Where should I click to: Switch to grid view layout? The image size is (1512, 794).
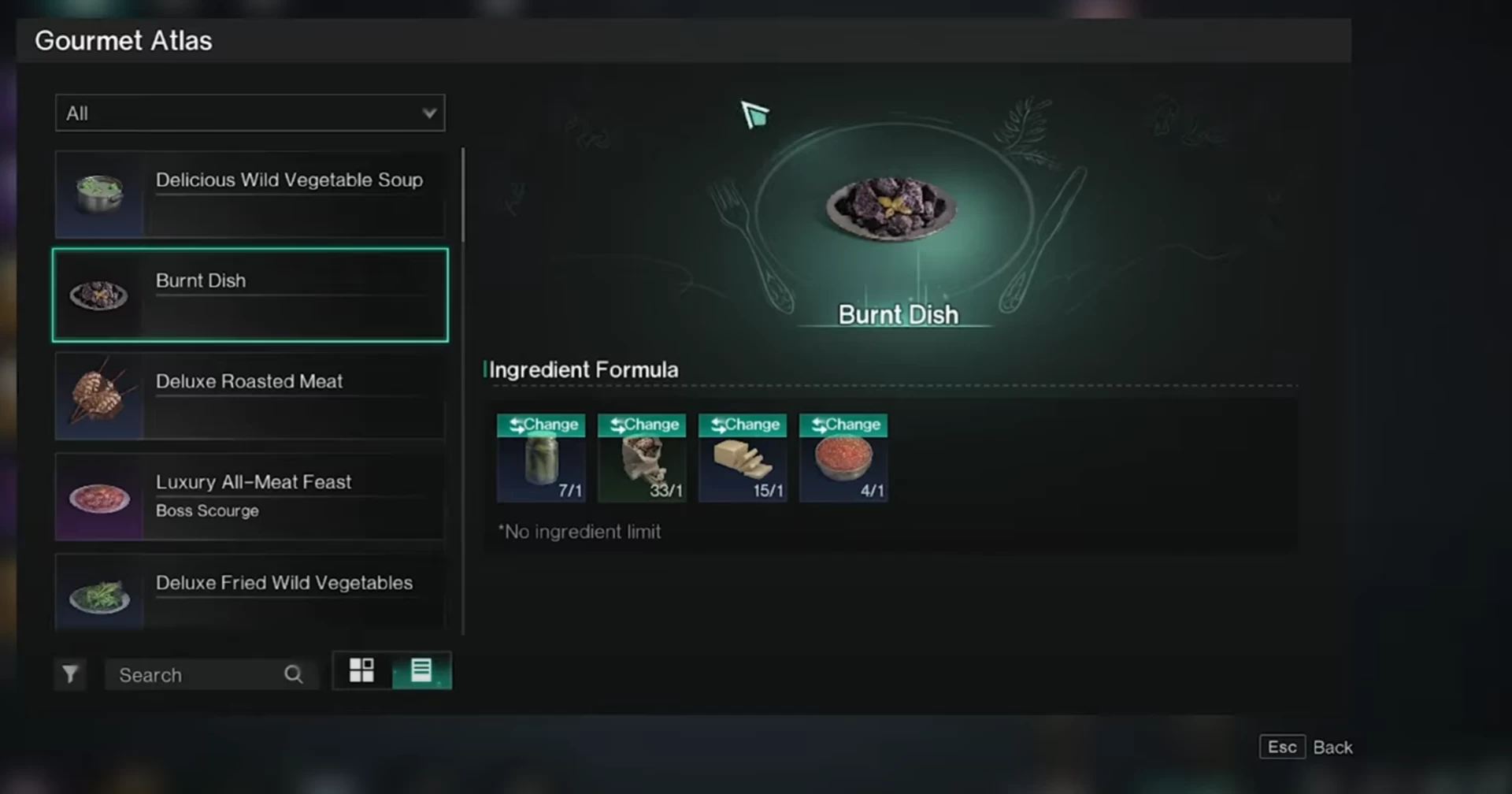pyautogui.click(x=361, y=670)
